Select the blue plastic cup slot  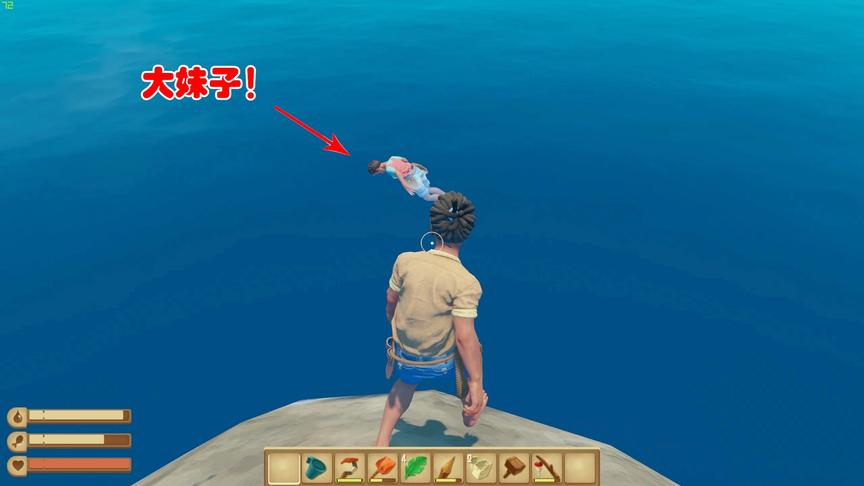click(x=318, y=467)
